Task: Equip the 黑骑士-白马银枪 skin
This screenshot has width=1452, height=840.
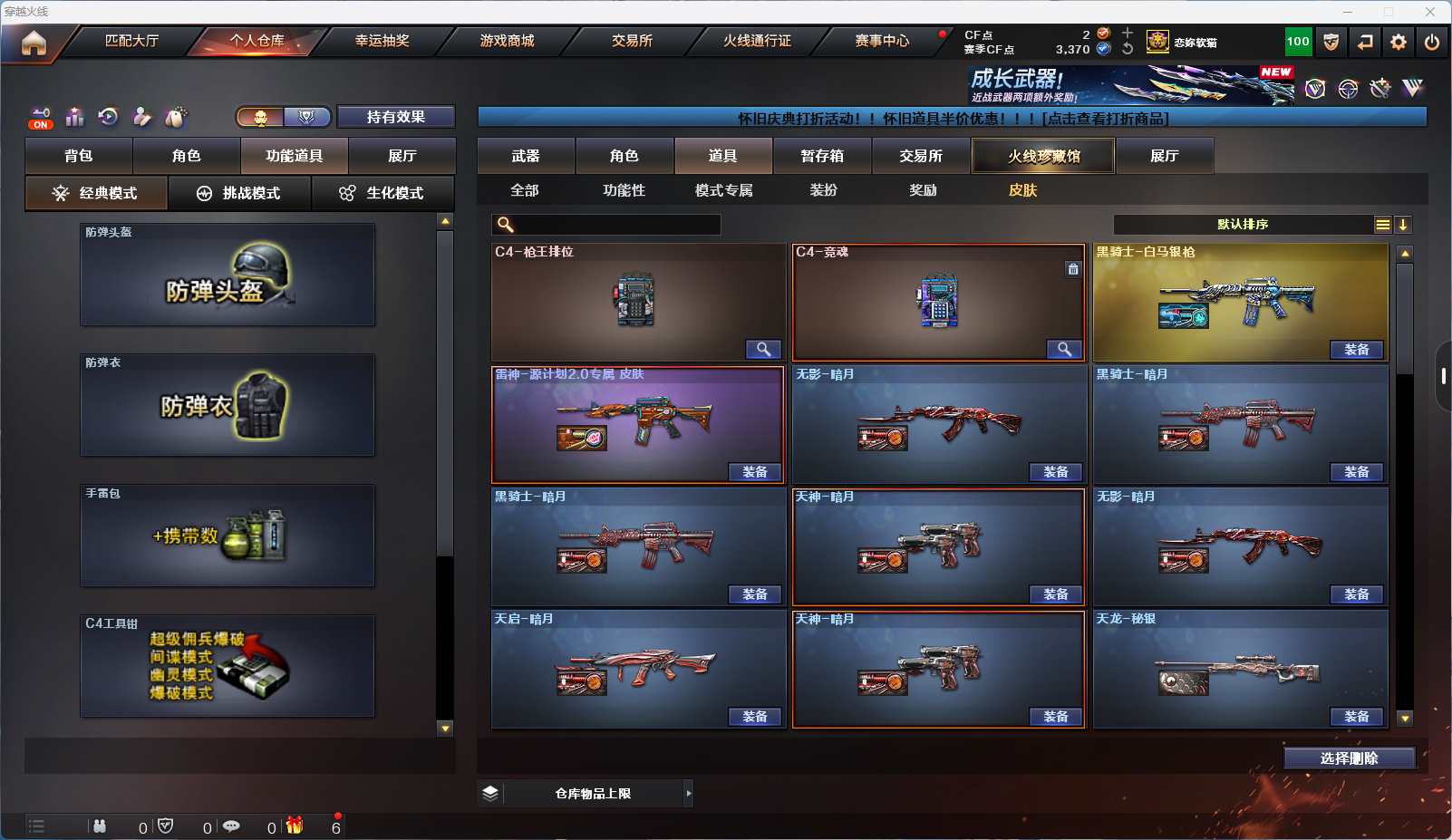Action: (x=1356, y=350)
